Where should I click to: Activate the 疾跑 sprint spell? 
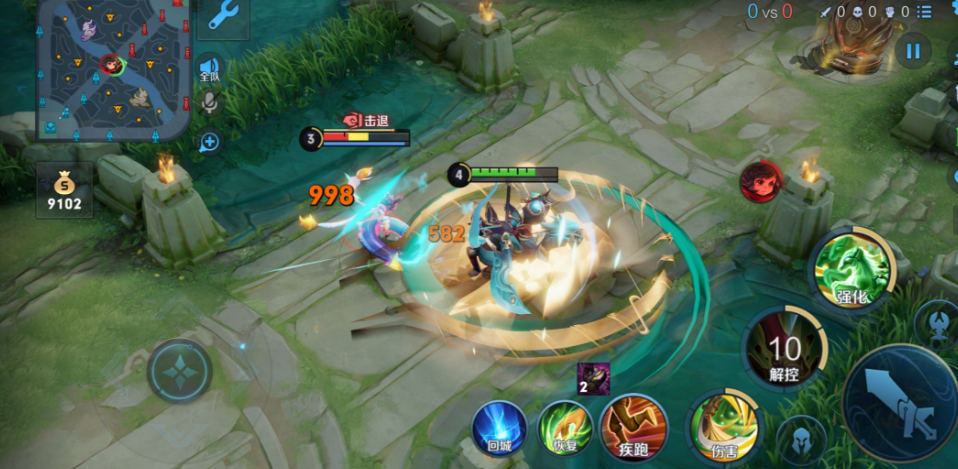[x=634, y=427]
